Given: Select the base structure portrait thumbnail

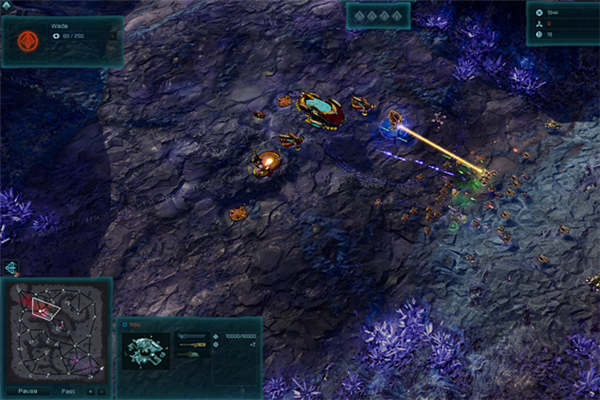Looking at the screenshot, I should 144,351.
